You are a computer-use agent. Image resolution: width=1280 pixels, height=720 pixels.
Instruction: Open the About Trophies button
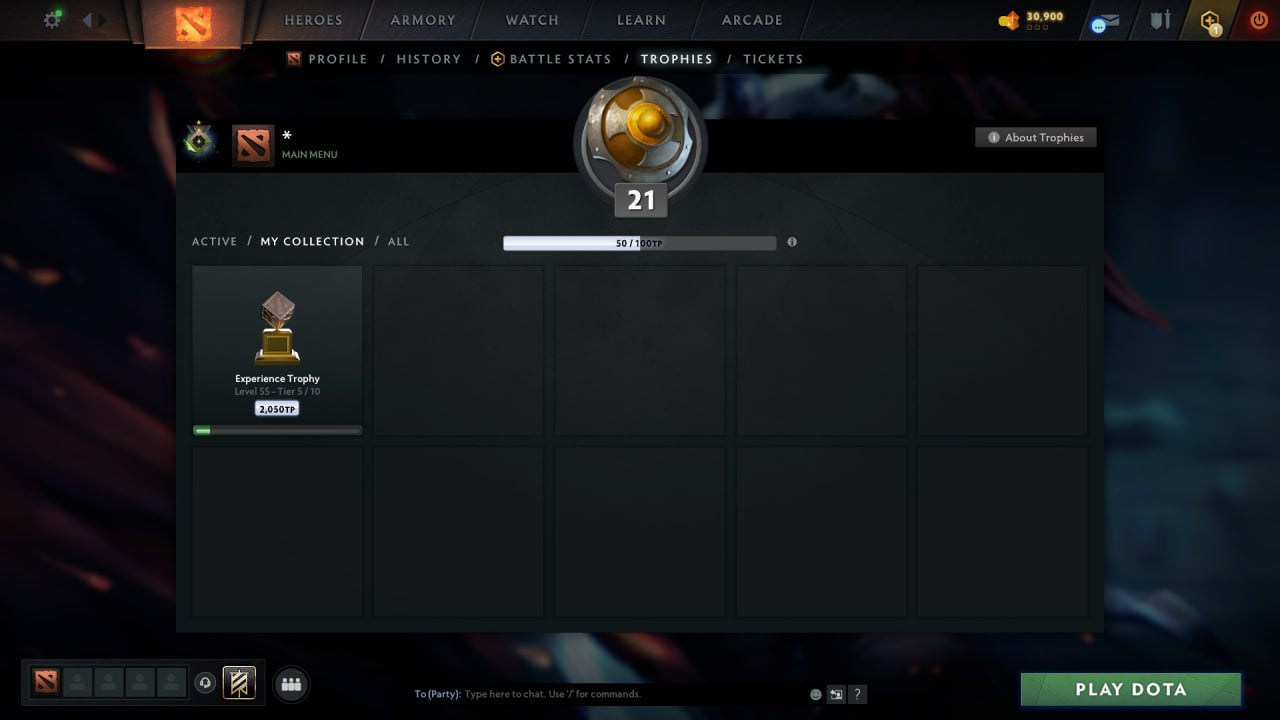pos(1036,137)
